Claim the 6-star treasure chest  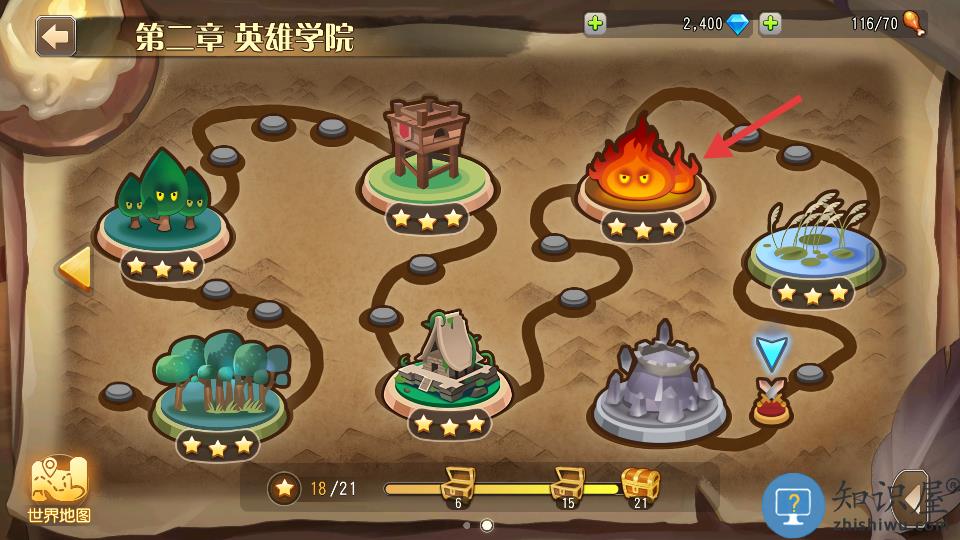(458, 486)
